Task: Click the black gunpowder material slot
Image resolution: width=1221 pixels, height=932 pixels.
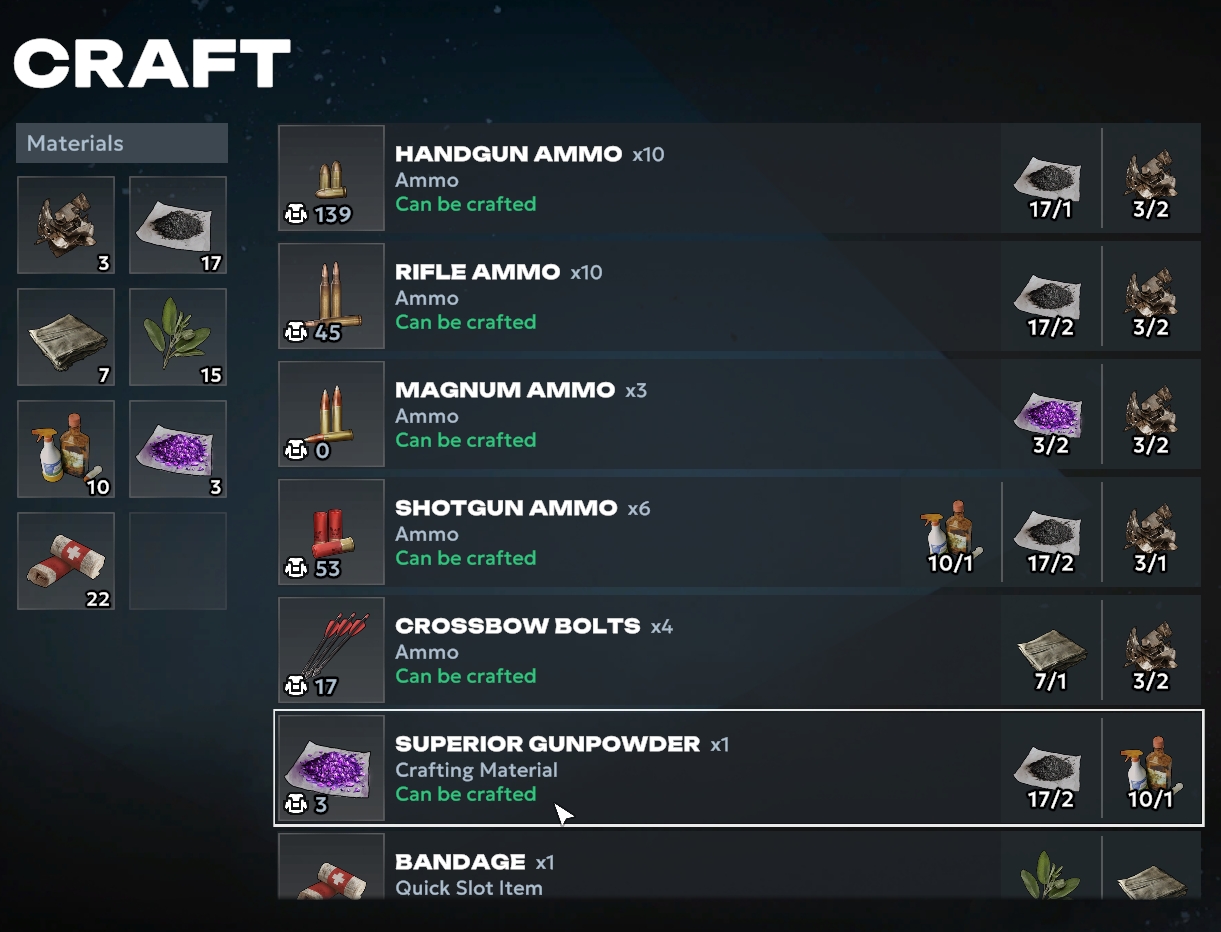Action: tap(178, 225)
